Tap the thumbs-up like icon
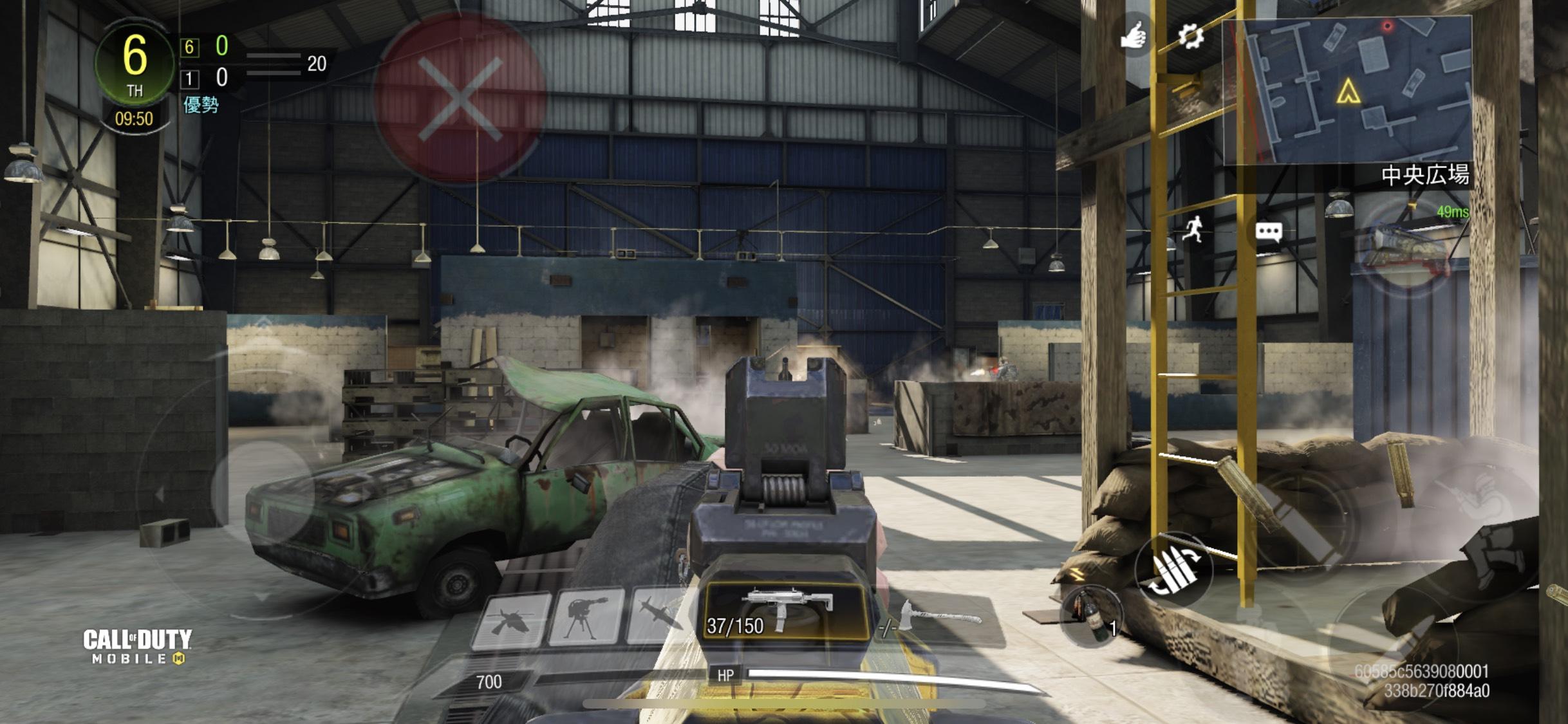This screenshot has width=1568, height=724. (x=1134, y=35)
